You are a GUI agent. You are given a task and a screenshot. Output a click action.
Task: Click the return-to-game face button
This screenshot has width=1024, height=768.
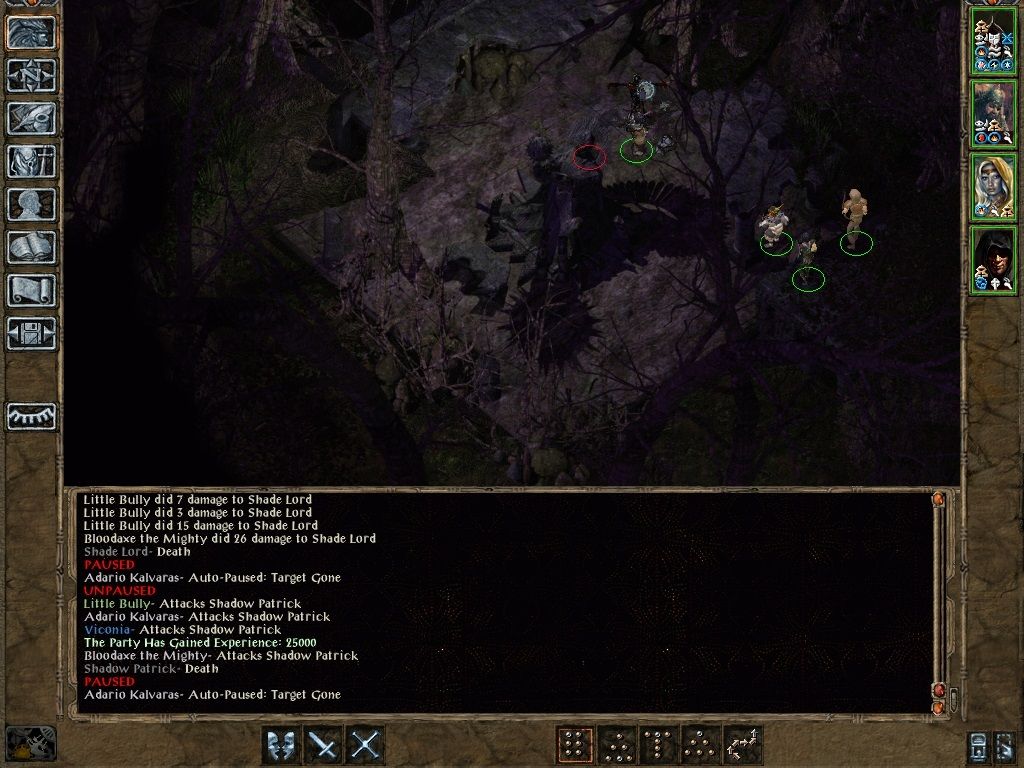[31, 32]
